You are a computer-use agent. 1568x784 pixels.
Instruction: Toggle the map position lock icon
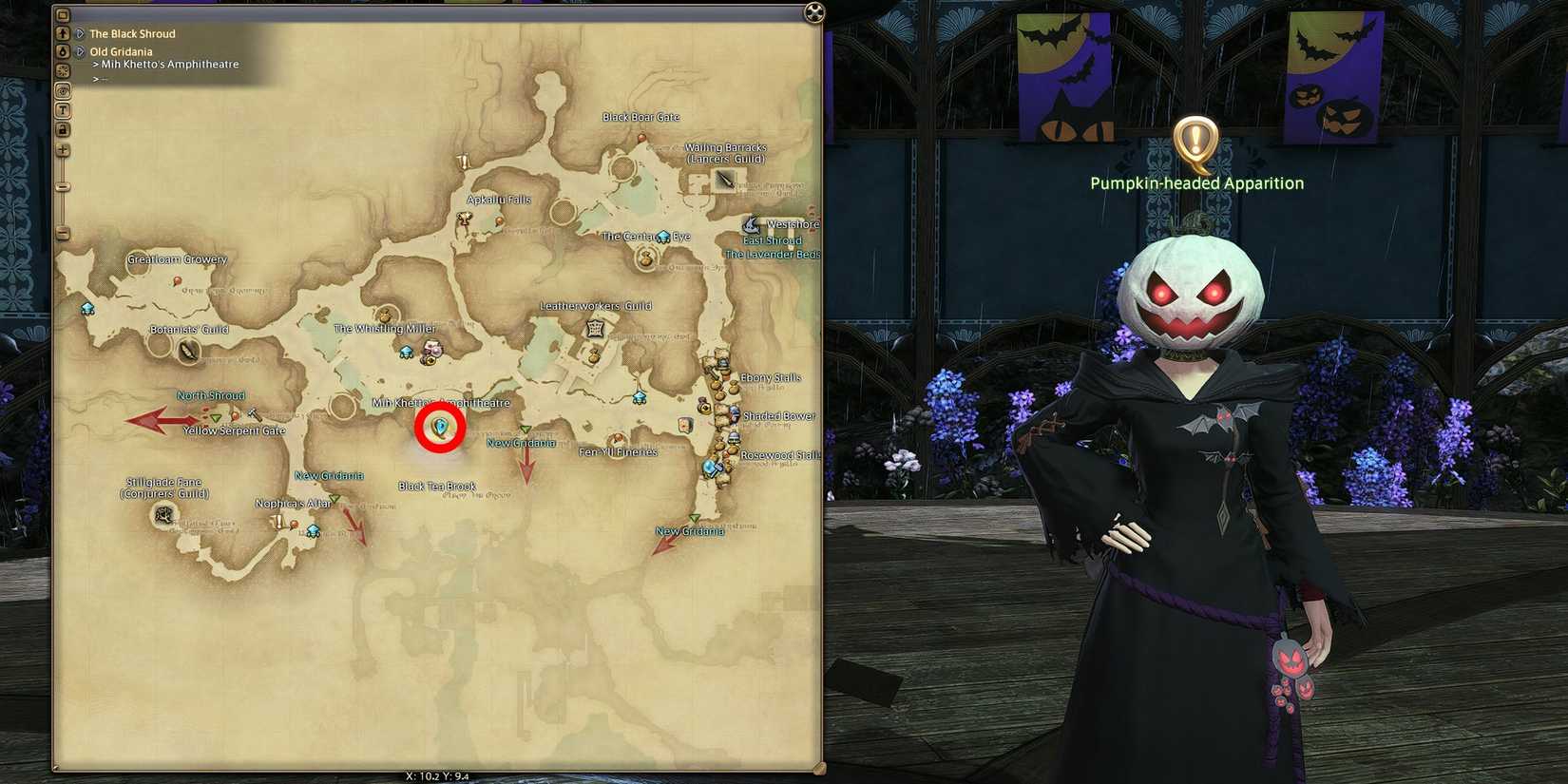63,129
